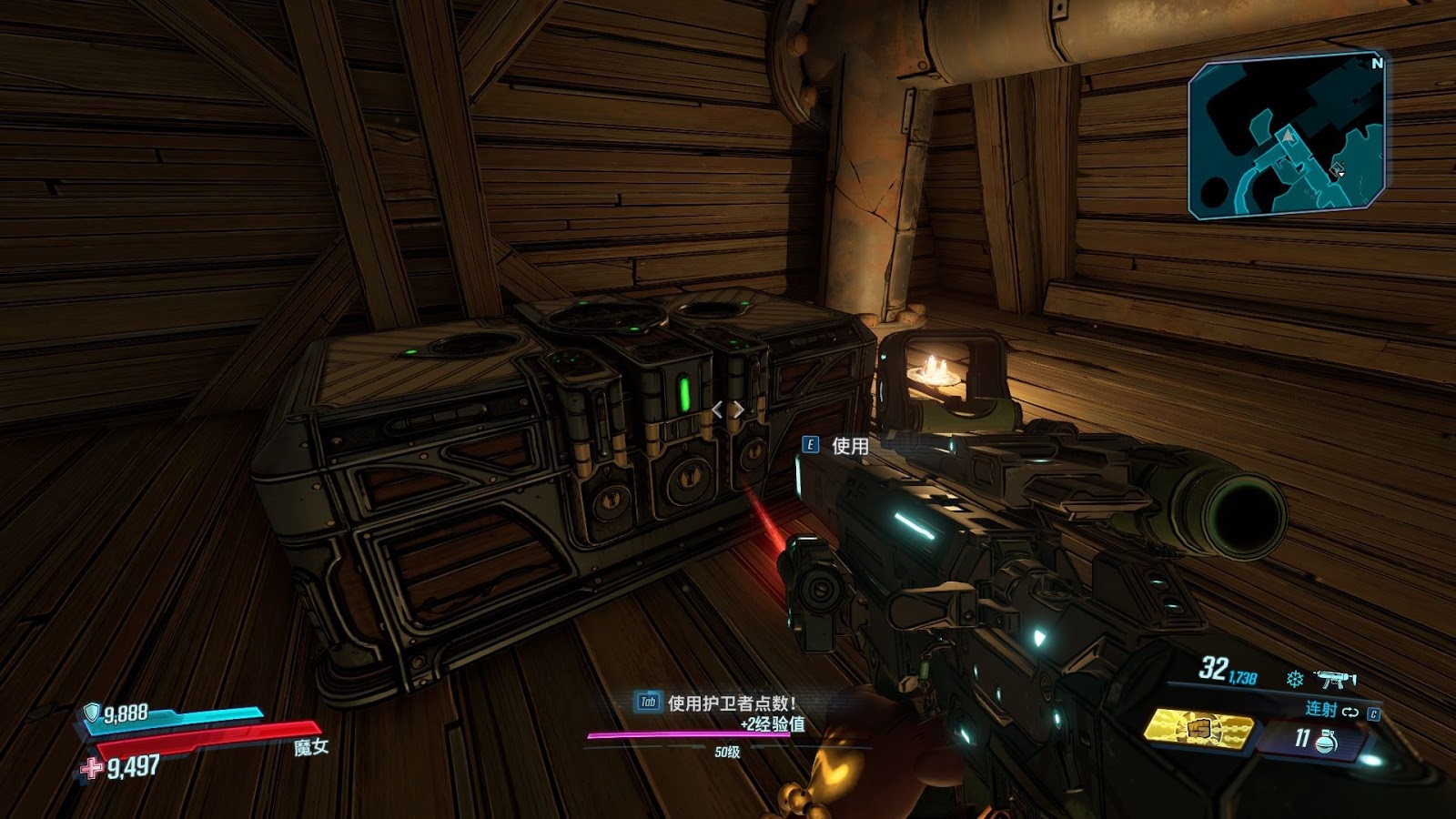Click the cryo snowflake element icon
Viewport: 1456px width, 819px height.
point(1294,679)
